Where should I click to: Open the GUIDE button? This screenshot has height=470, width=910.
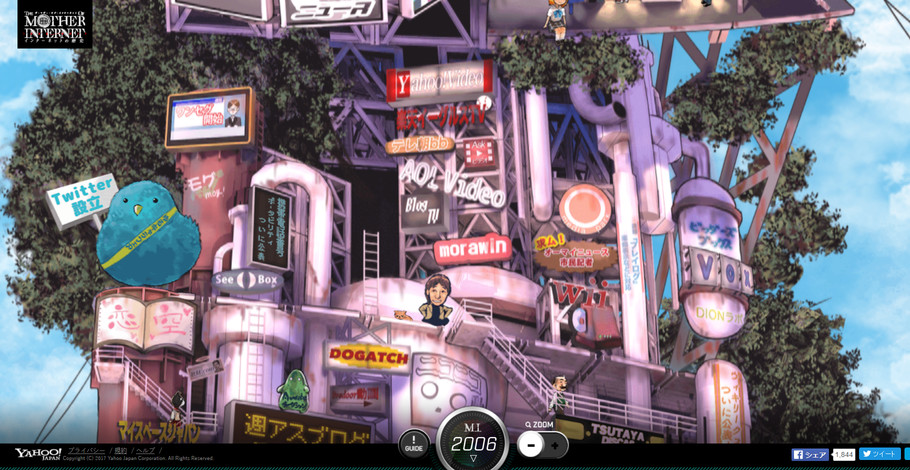(414, 444)
